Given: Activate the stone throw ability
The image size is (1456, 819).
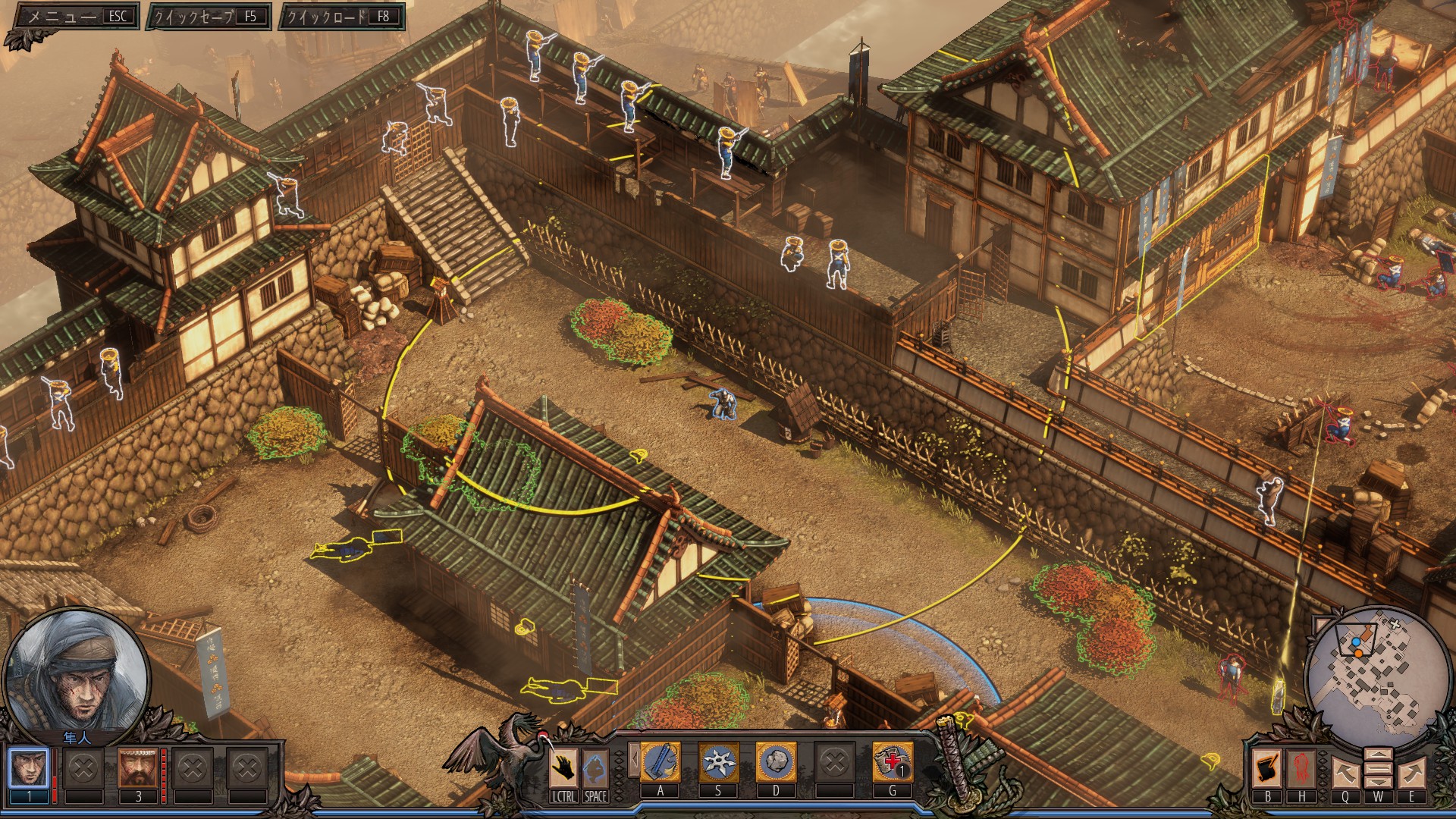Looking at the screenshot, I should [x=776, y=761].
